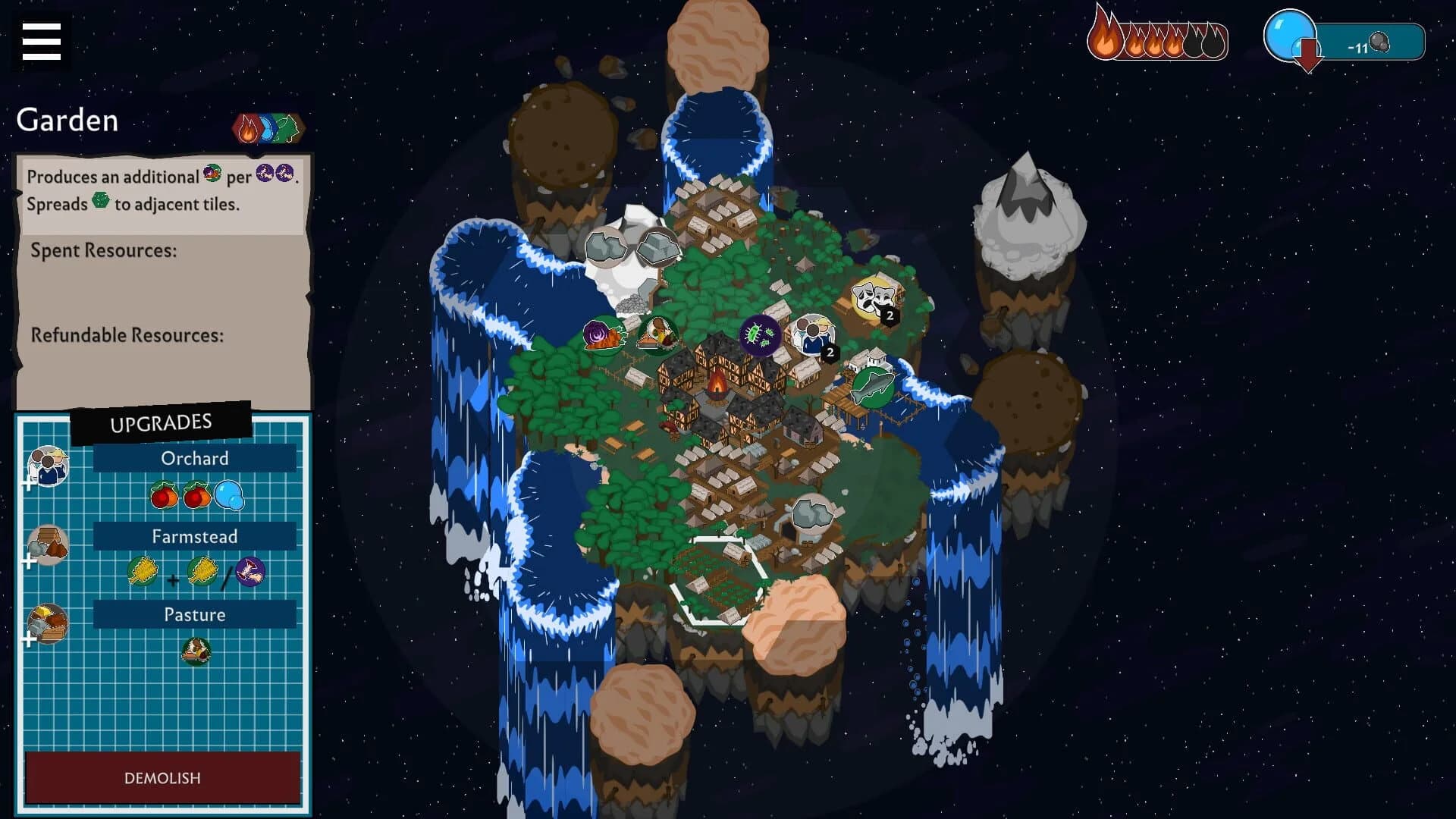1456x819 pixels.
Task: Click the UPGRADES panel header
Action: 161,422
